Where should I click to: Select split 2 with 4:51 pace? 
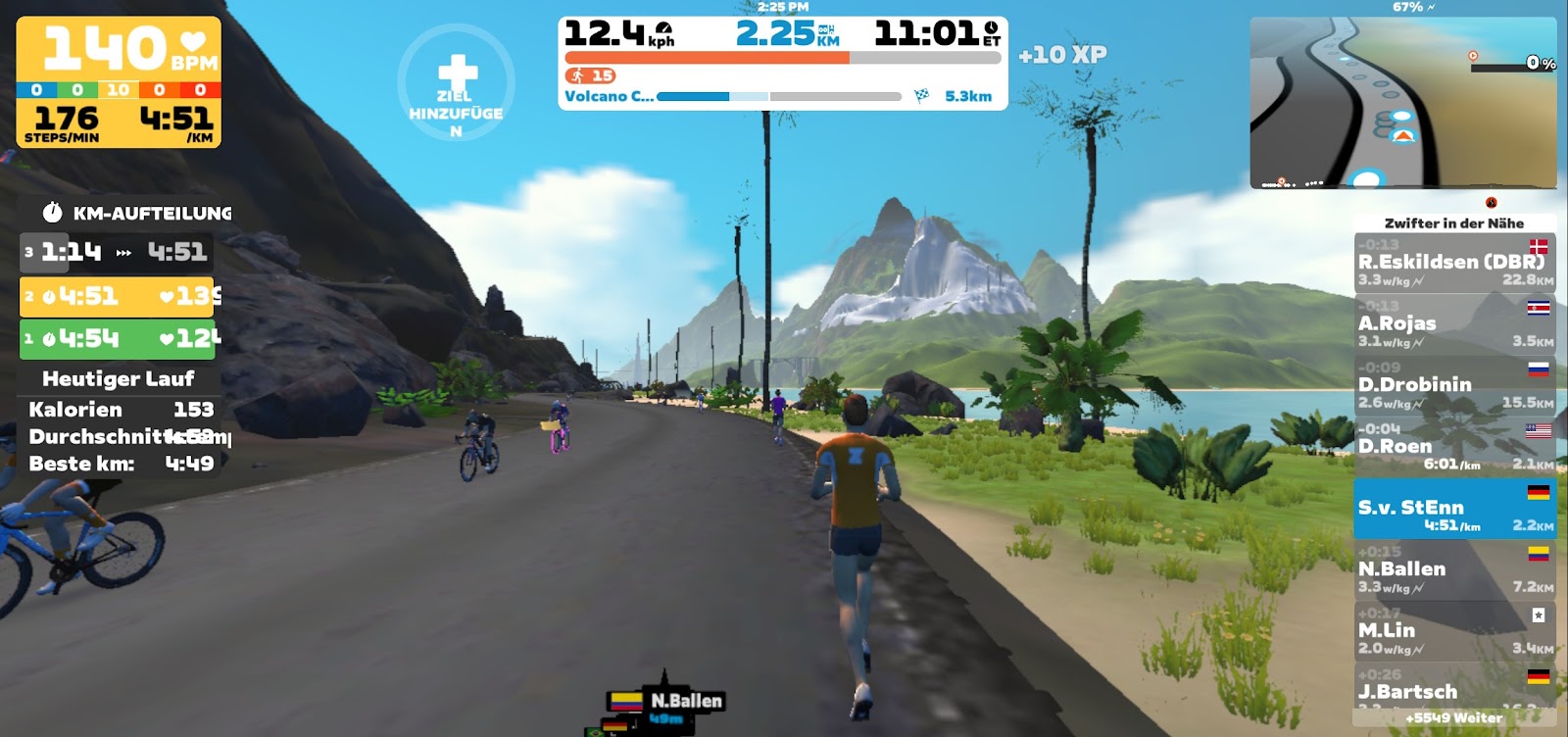click(118, 296)
